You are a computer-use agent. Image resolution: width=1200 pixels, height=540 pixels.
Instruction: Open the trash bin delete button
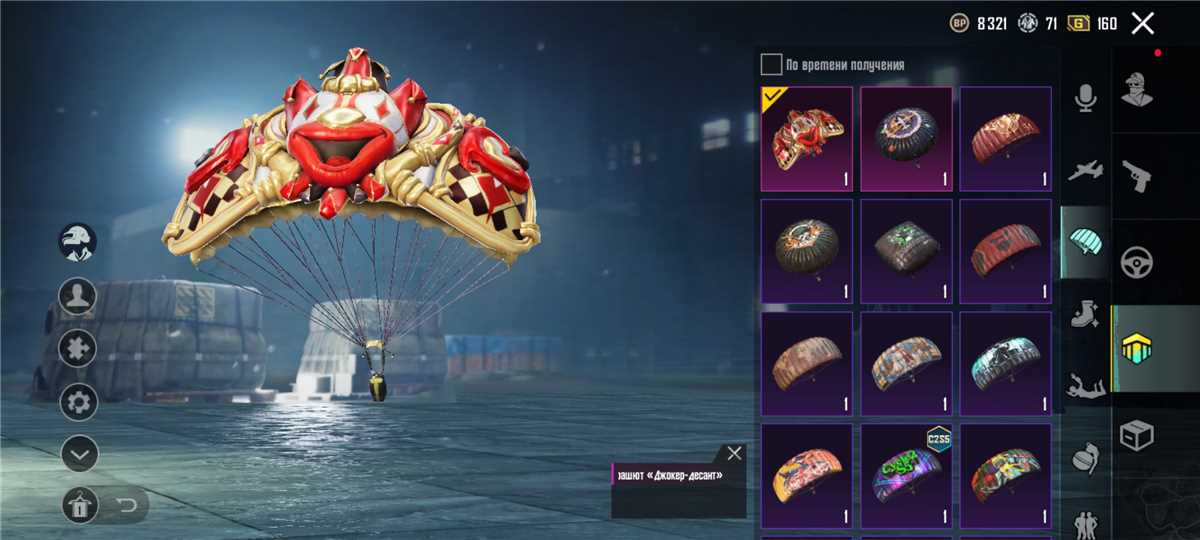79,506
